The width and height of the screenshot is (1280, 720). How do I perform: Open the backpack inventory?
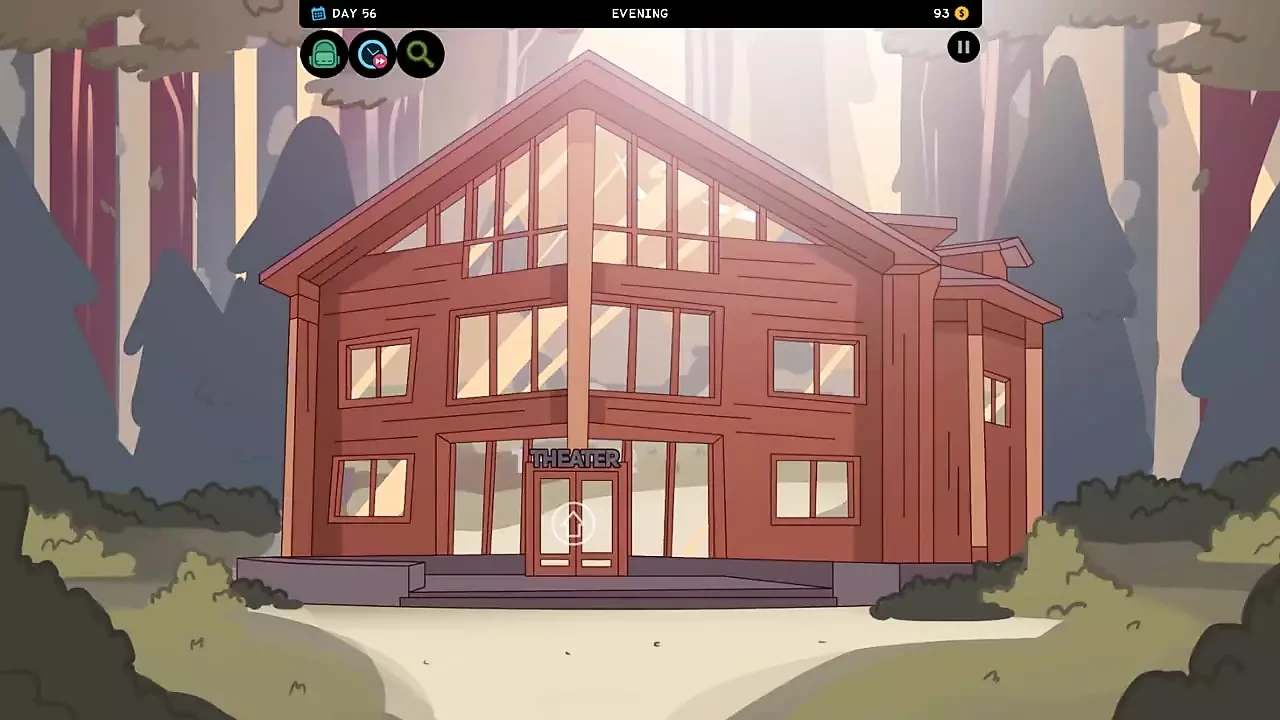pos(324,54)
